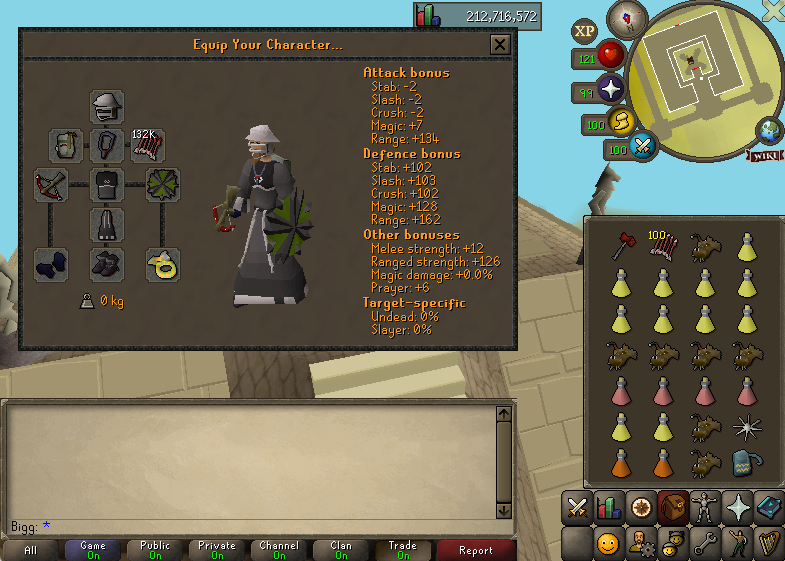The height and width of the screenshot is (561, 785).
Task: Open the Music player tab
Action: (768, 543)
